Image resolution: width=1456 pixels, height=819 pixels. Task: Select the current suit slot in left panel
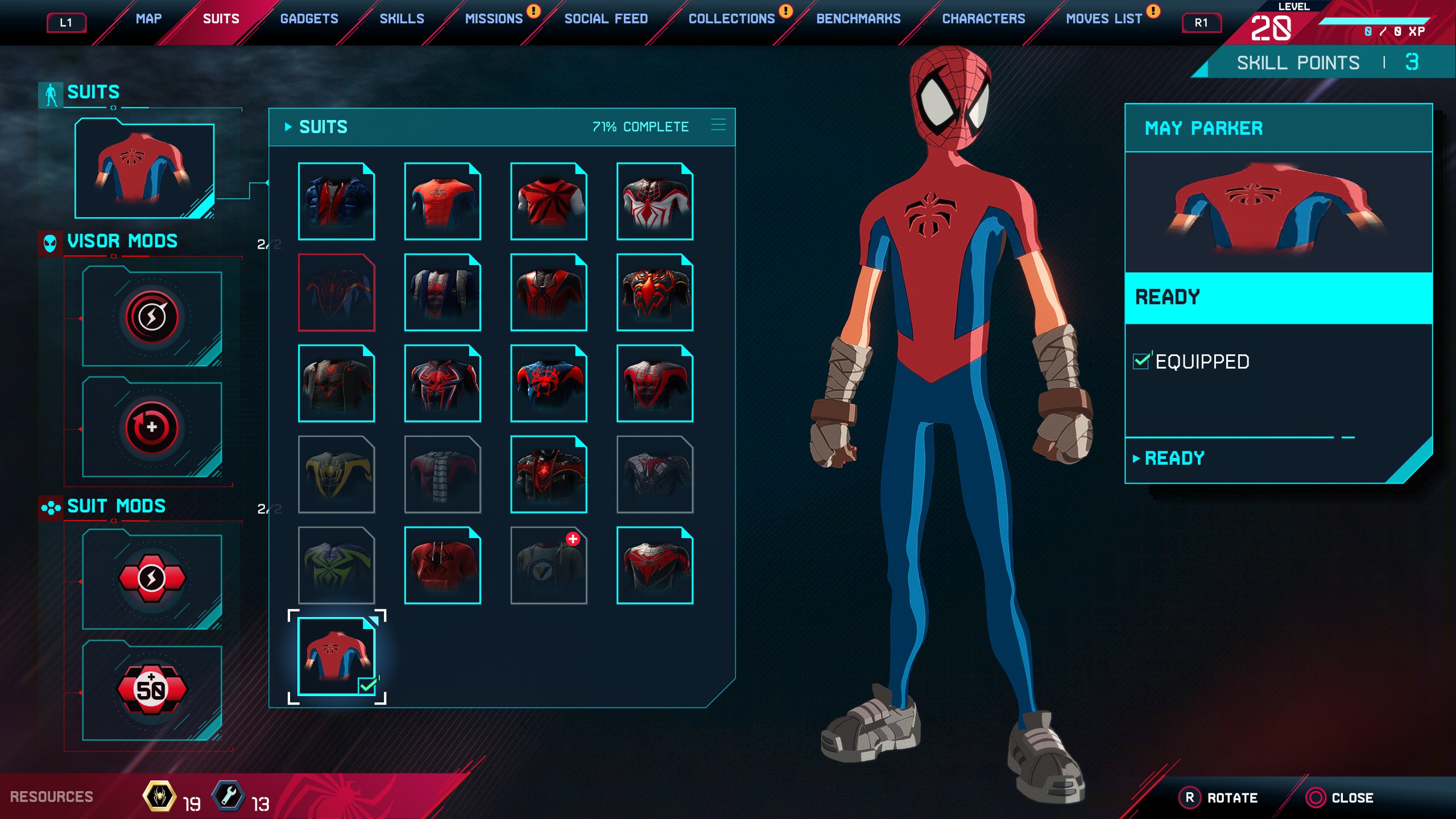tap(144, 169)
